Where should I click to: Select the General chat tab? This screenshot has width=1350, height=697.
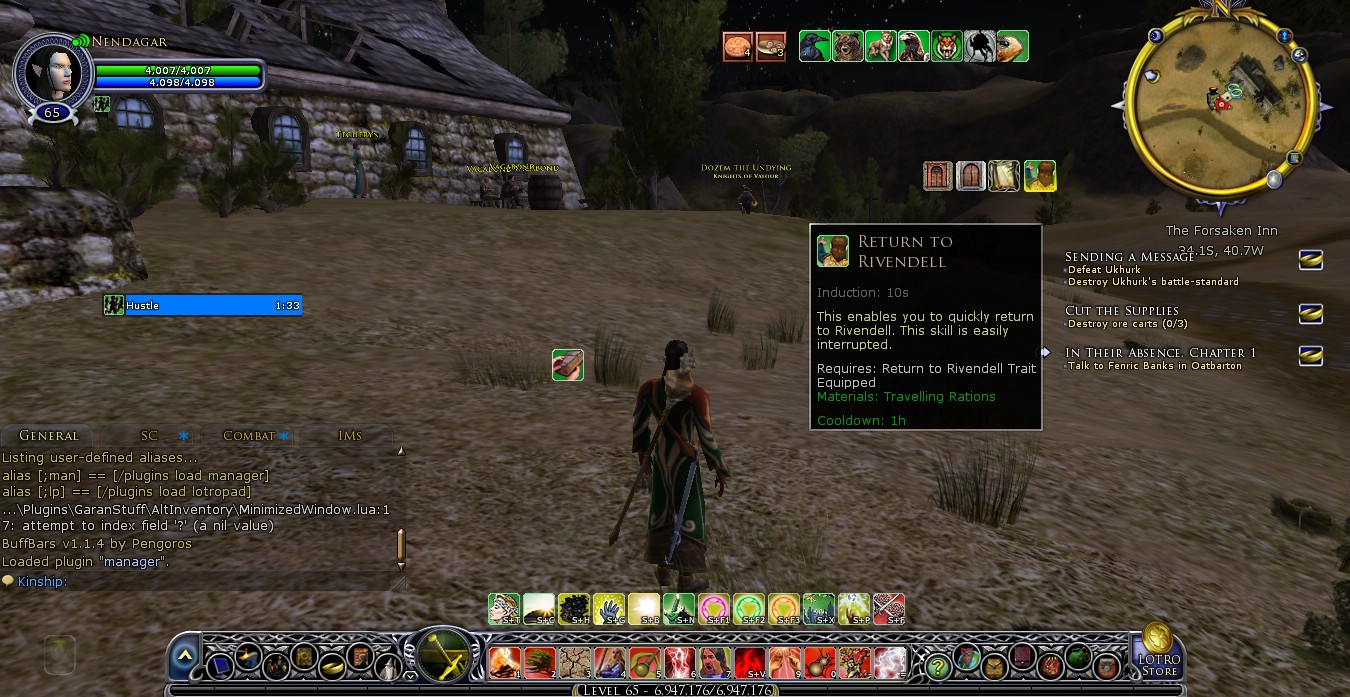(x=48, y=436)
